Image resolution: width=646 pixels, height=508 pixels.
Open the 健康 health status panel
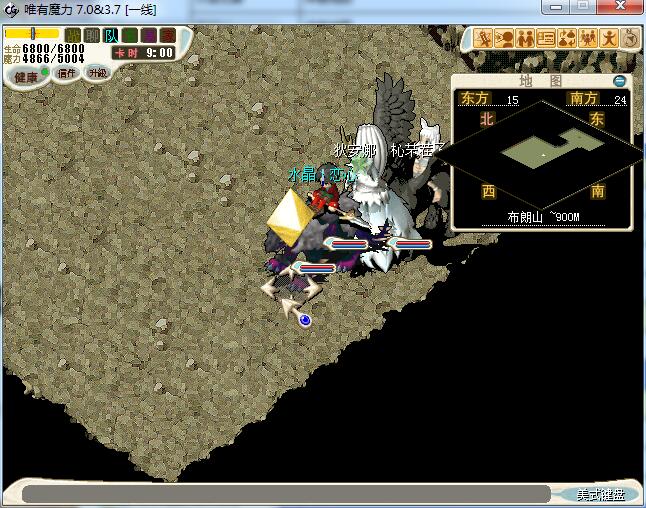tap(26, 77)
